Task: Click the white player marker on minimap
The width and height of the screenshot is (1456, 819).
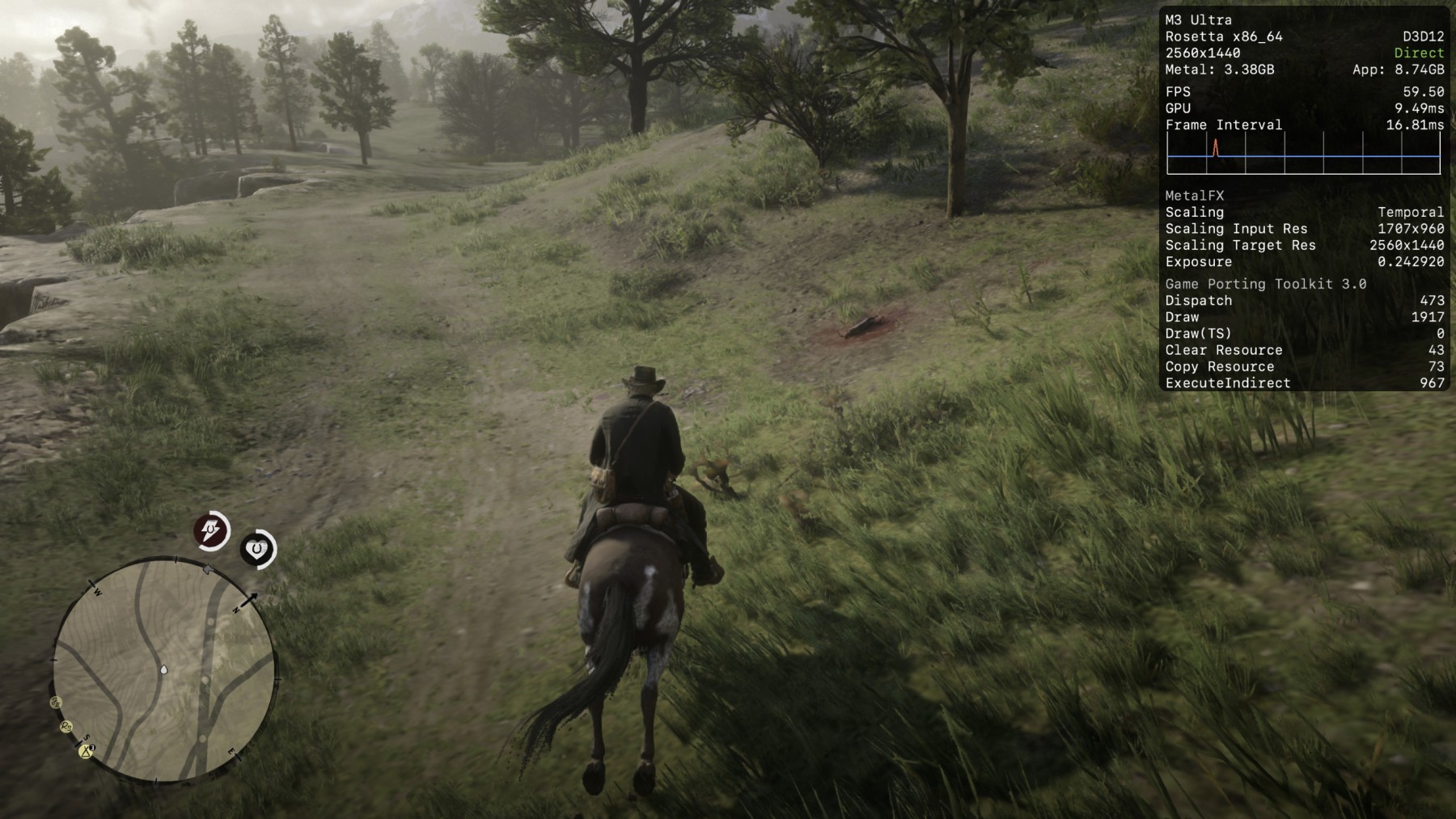Action: [x=164, y=669]
